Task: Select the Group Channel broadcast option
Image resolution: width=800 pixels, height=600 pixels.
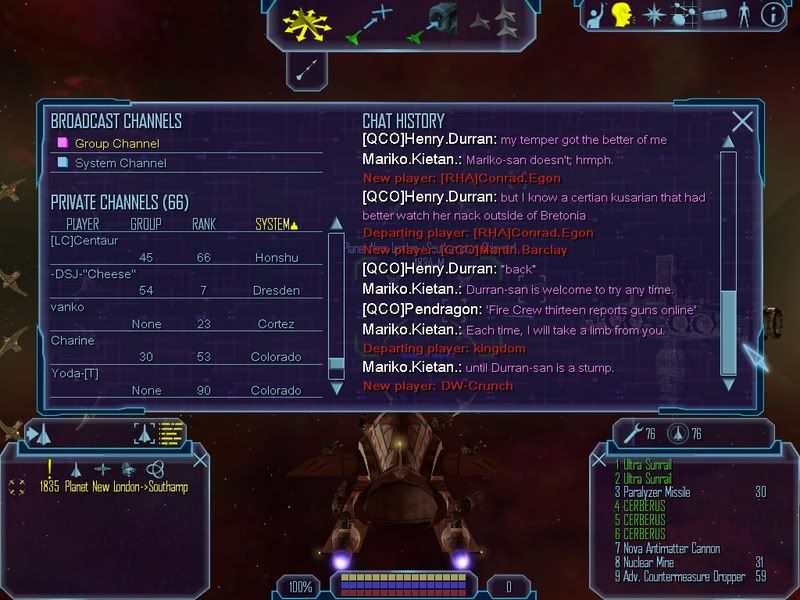Action: click(117, 143)
